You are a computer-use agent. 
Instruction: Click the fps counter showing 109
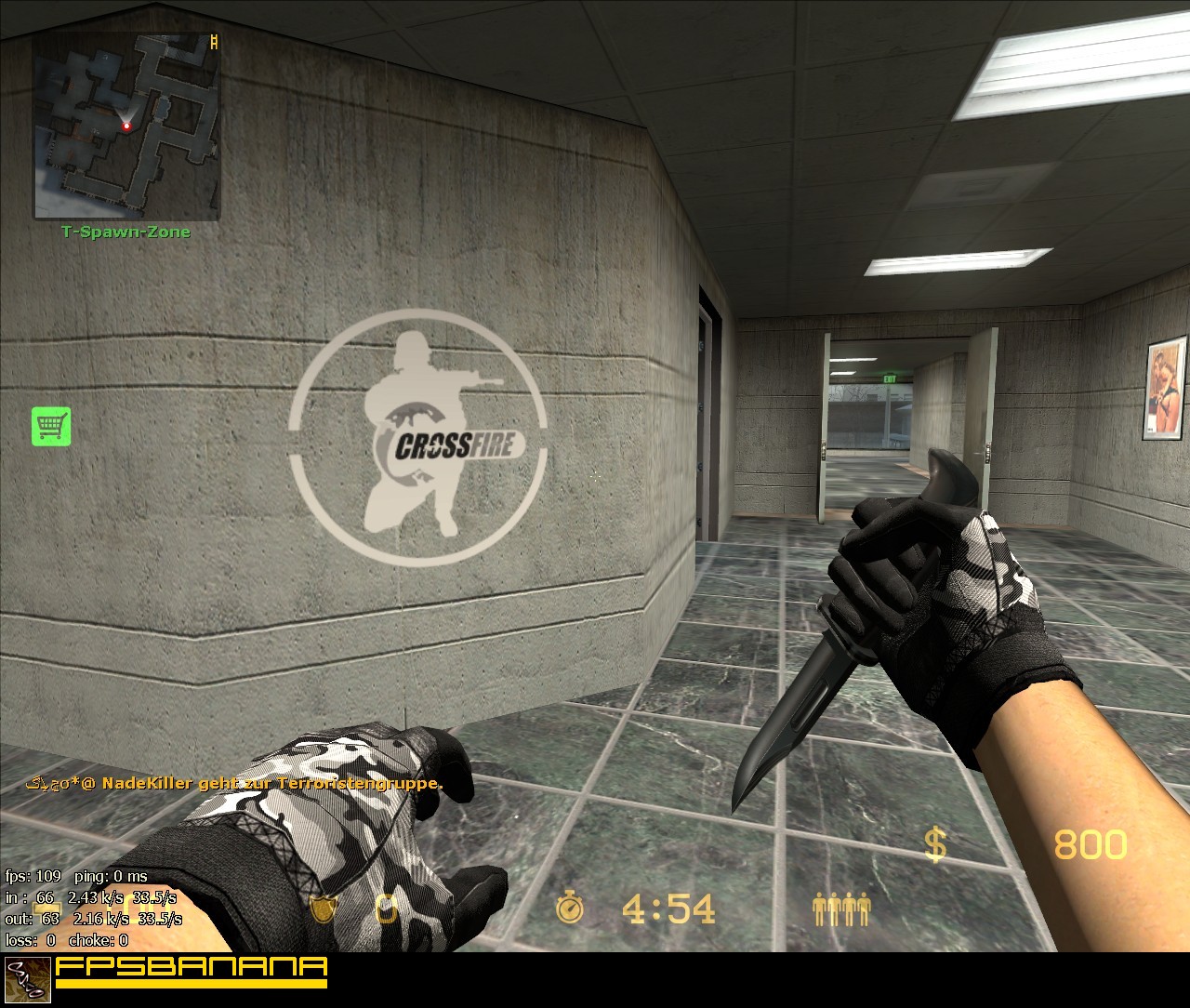(33, 876)
